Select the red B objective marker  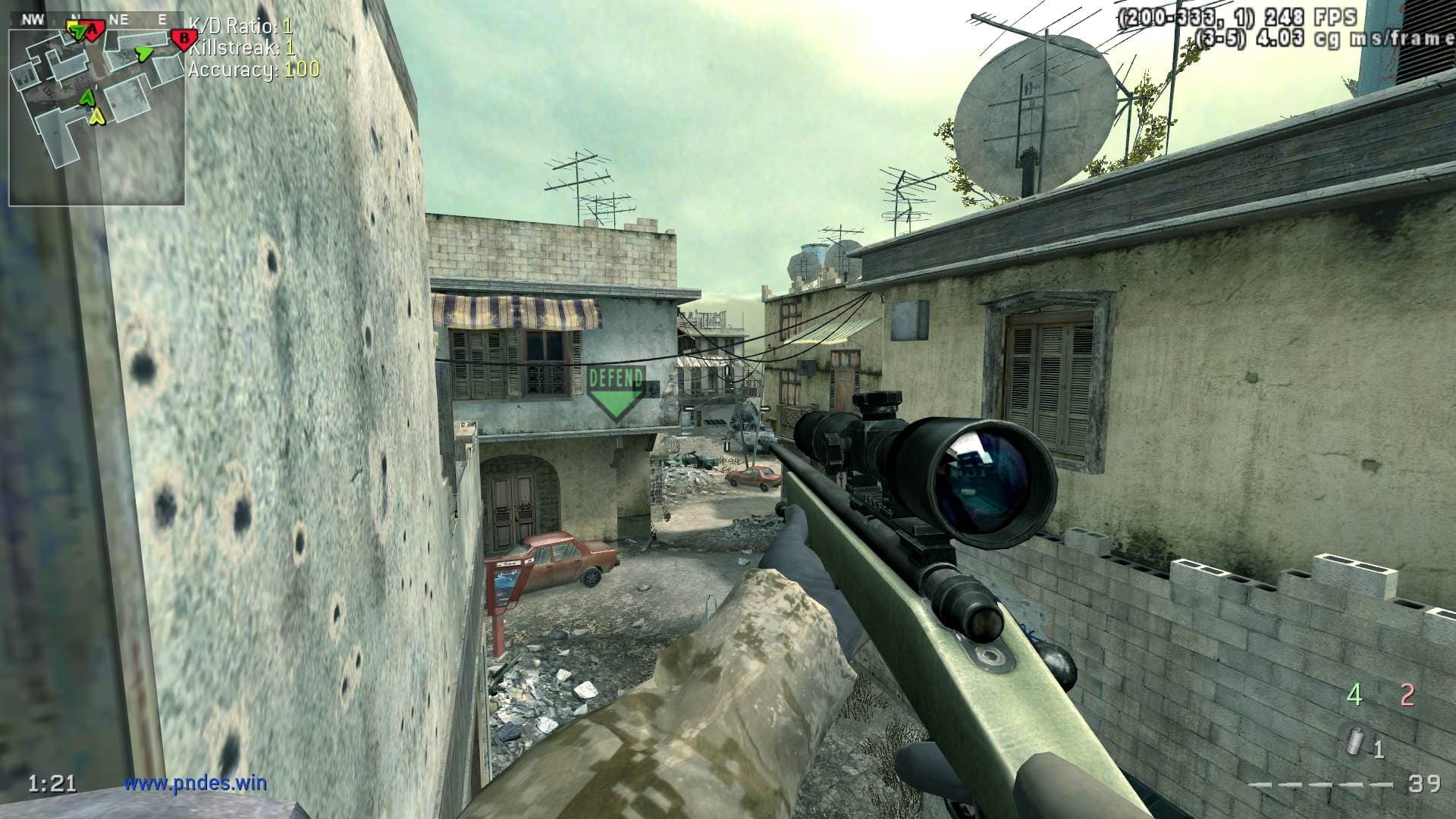tap(182, 37)
